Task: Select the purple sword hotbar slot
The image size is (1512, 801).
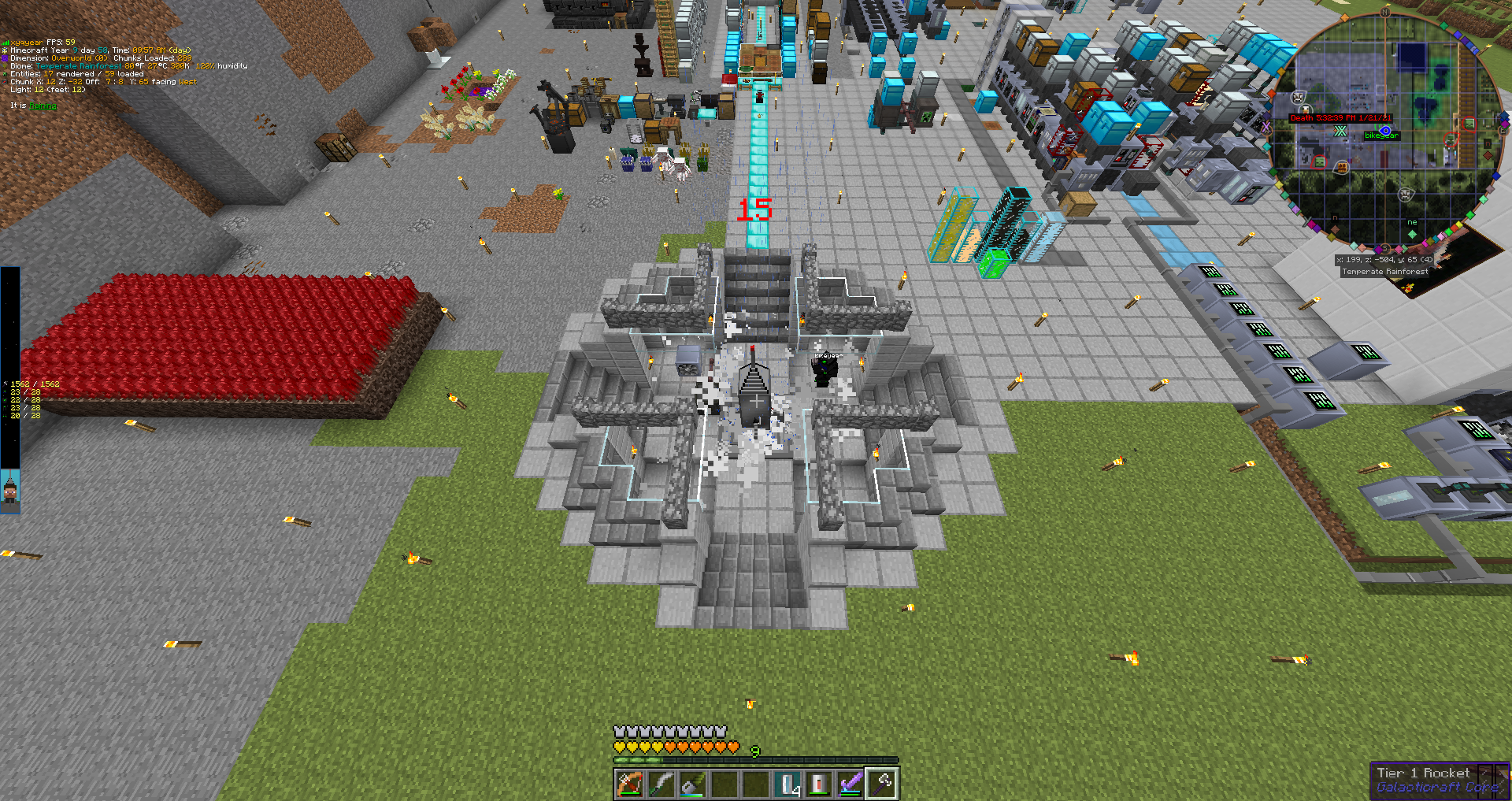Action: pyautogui.click(x=850, y=784)
